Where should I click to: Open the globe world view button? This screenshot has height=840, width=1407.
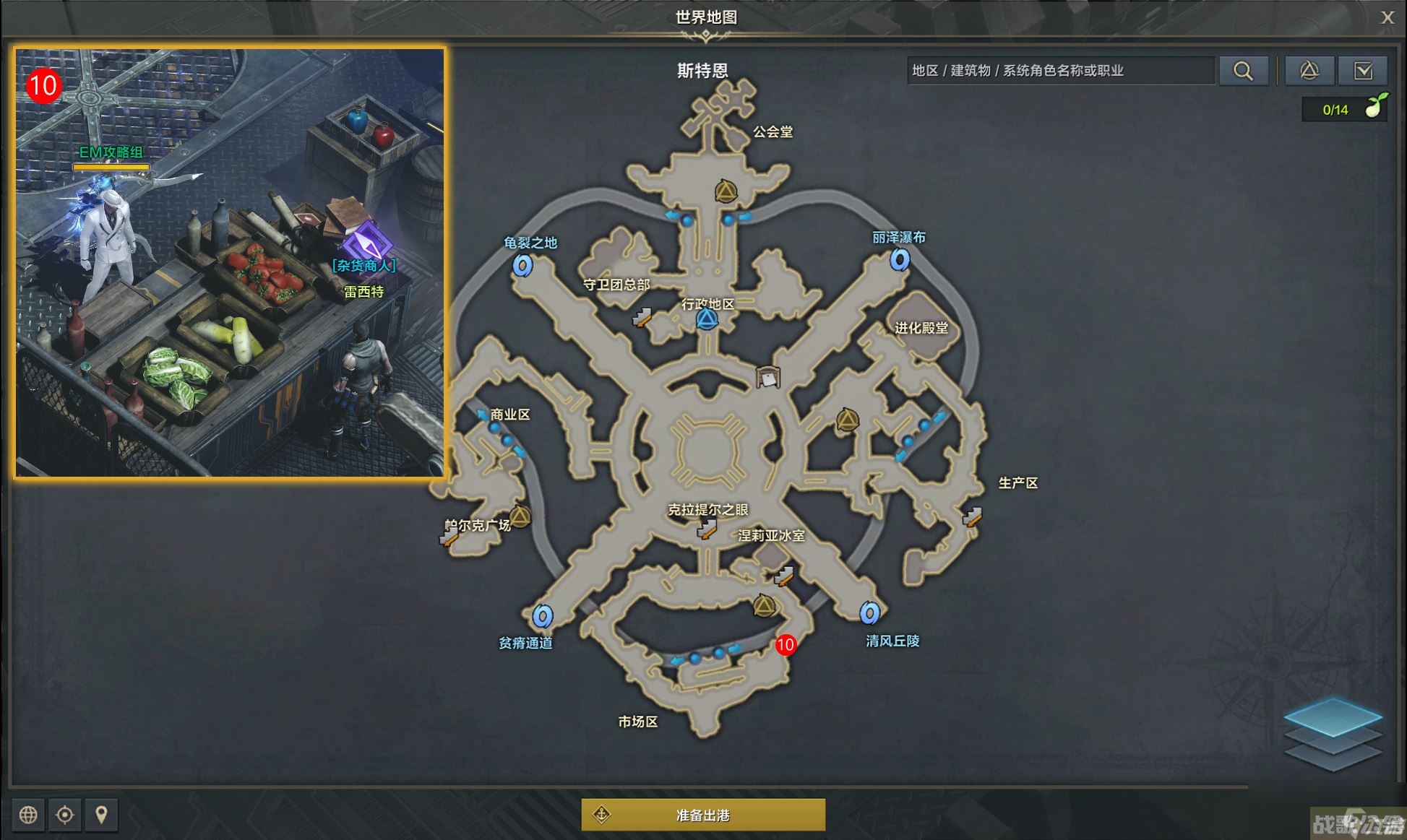[x=28, y=815]
